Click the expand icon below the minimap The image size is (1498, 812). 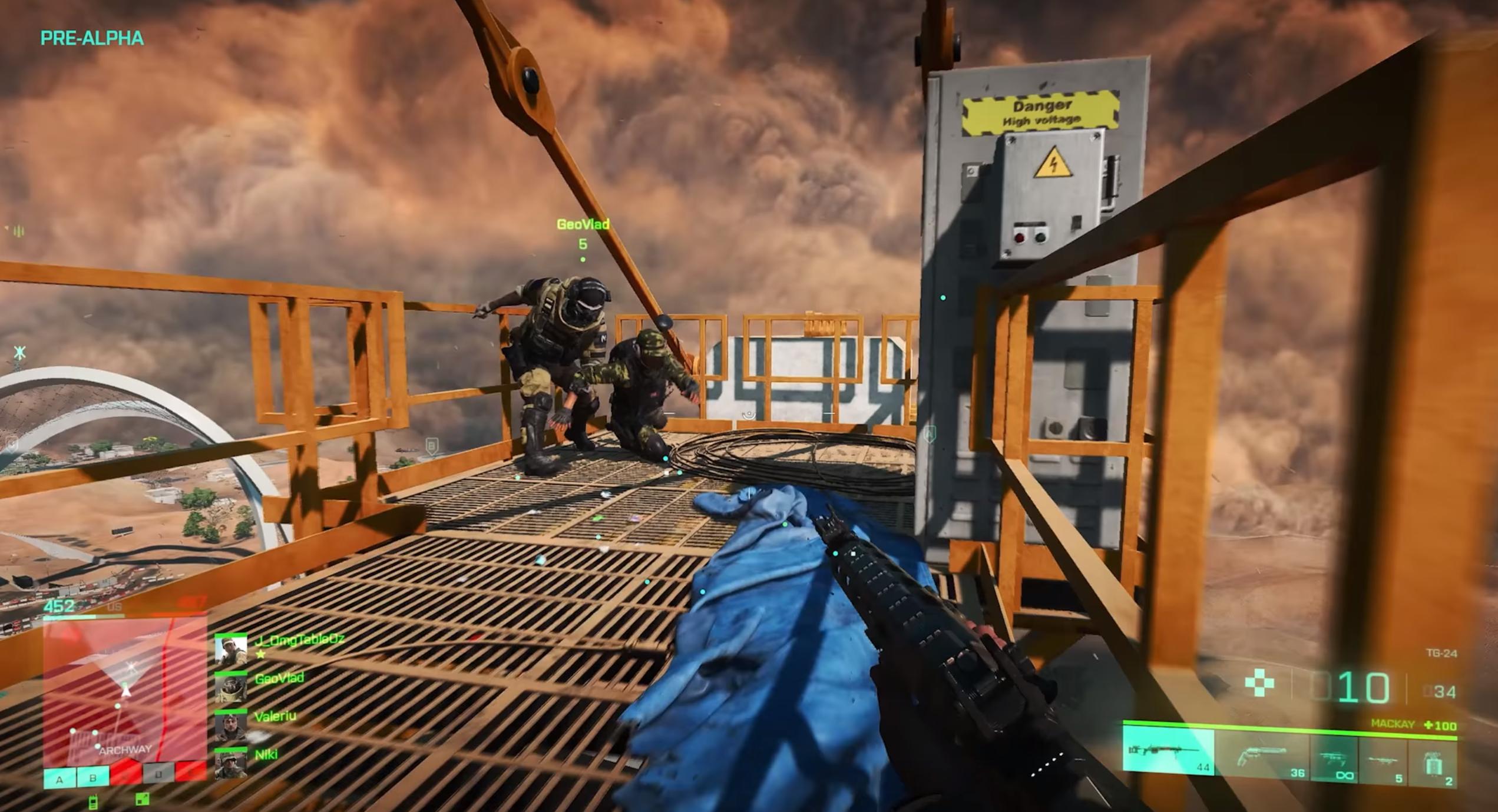(x=142, y=798)
